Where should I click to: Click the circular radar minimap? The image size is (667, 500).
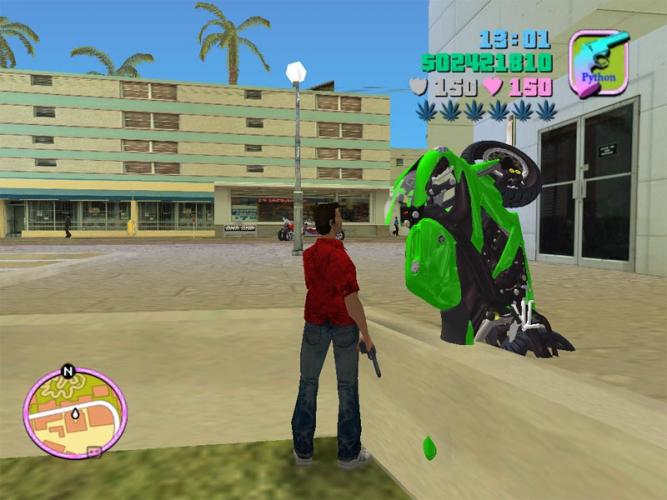click(75, 412)
